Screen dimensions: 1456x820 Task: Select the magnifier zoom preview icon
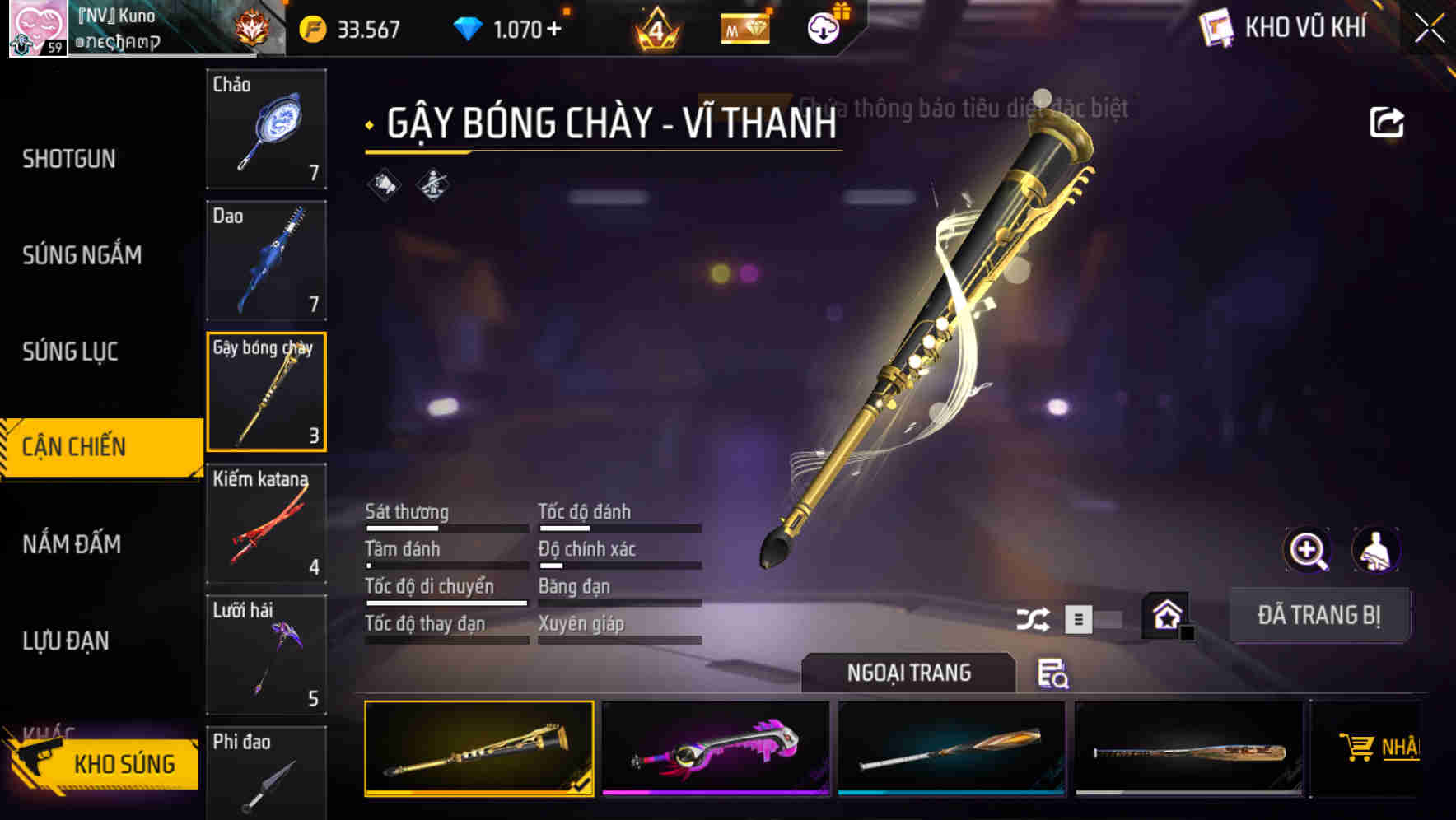(1308, 549)
